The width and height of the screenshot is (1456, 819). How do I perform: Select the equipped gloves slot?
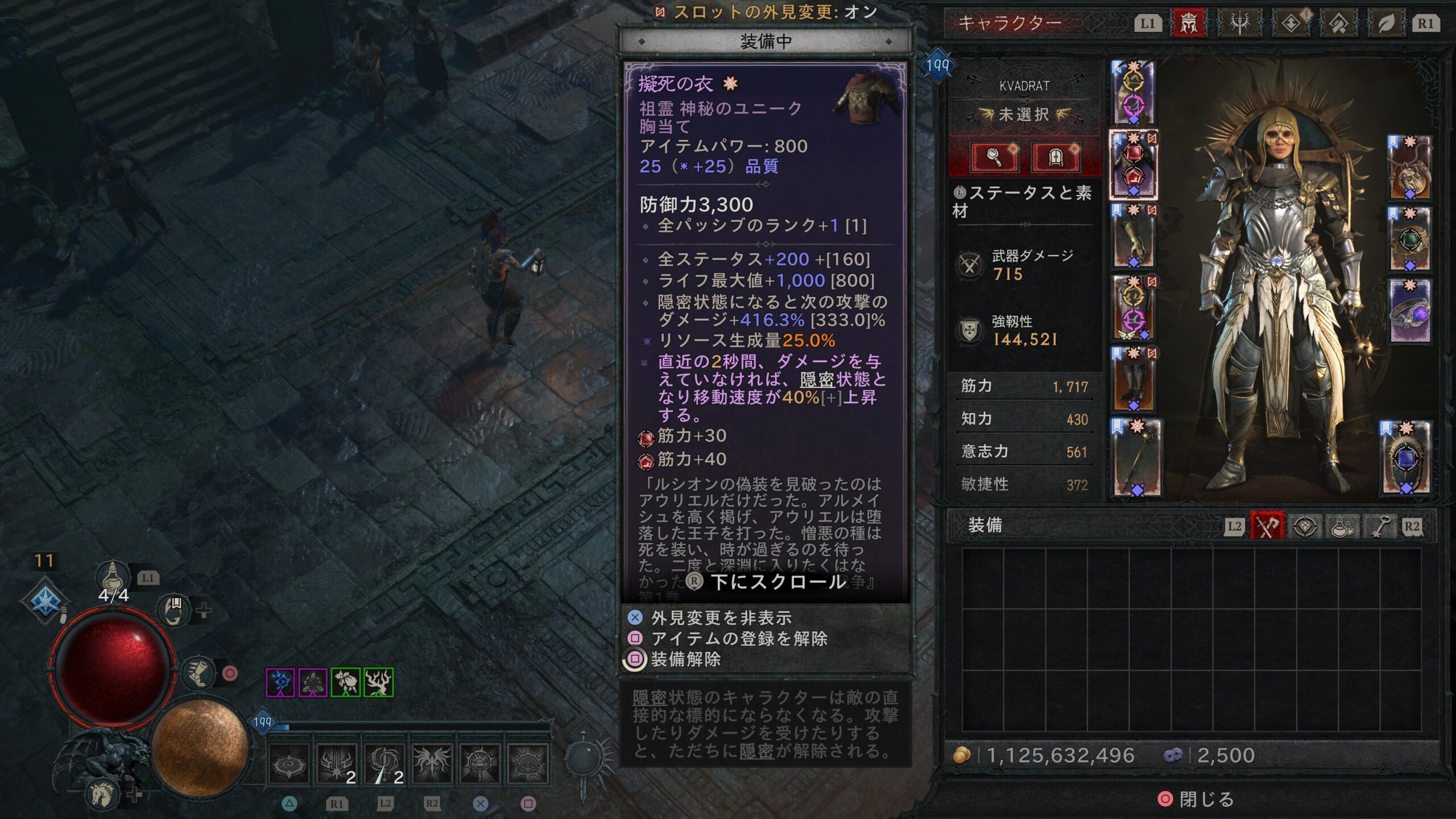pos(1133,236)
